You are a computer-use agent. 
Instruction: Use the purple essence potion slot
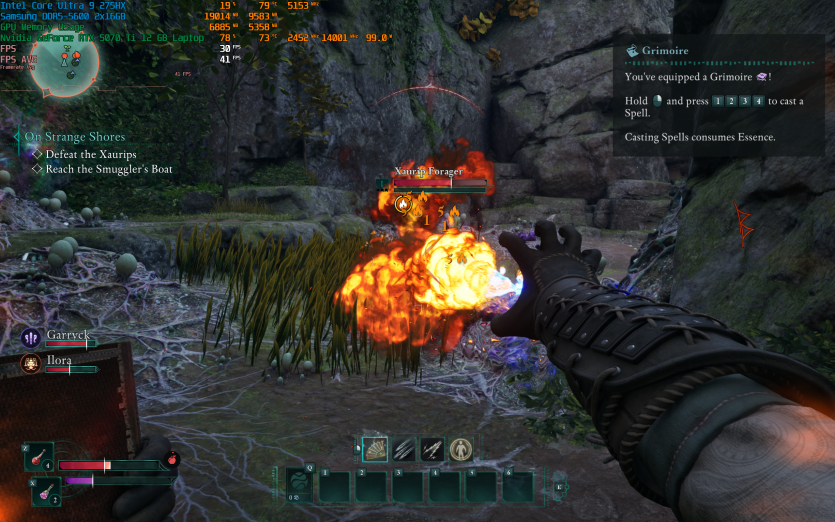coord(44,492)
